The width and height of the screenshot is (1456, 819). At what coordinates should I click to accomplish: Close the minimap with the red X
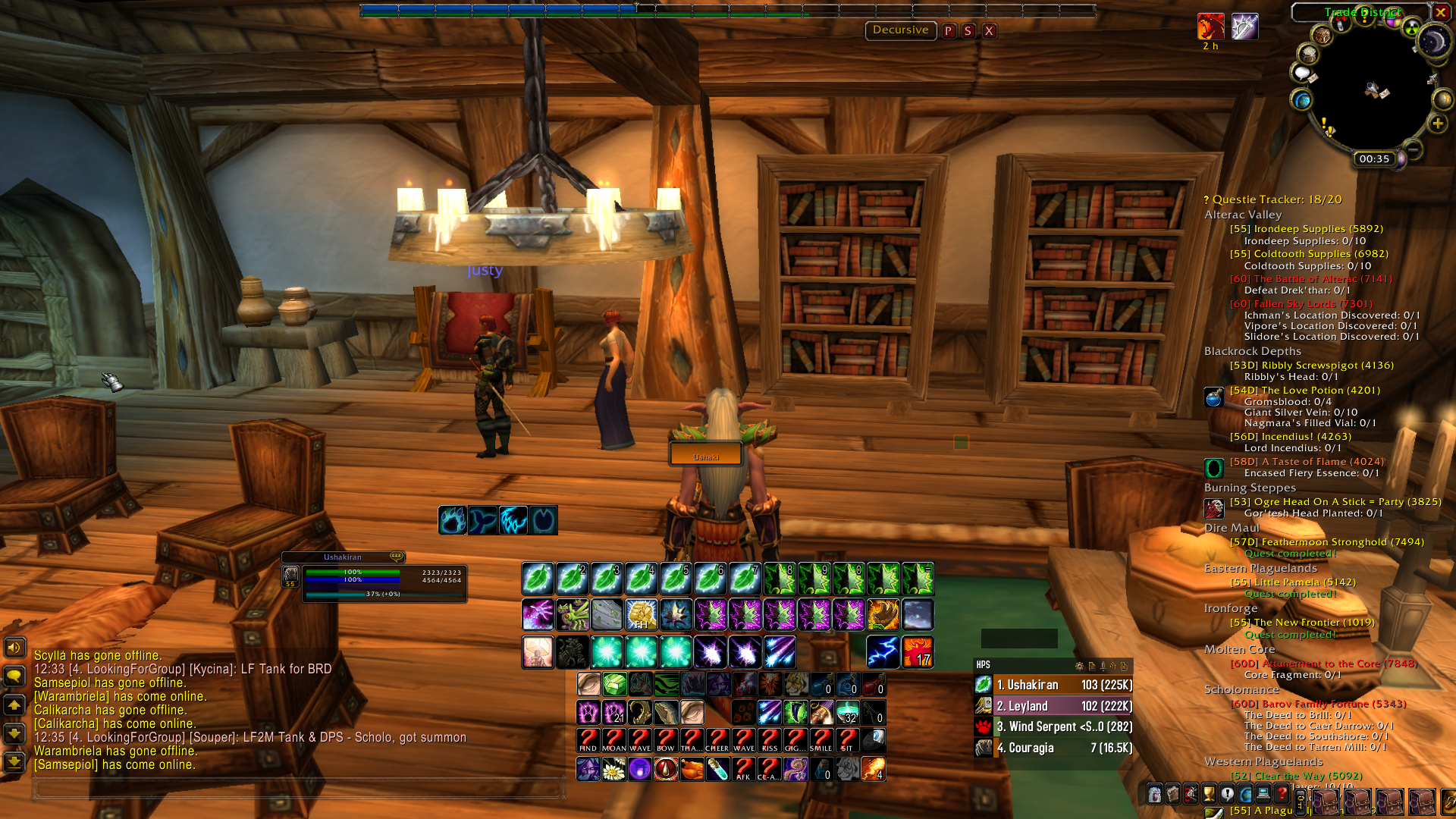coord(1440,12)
